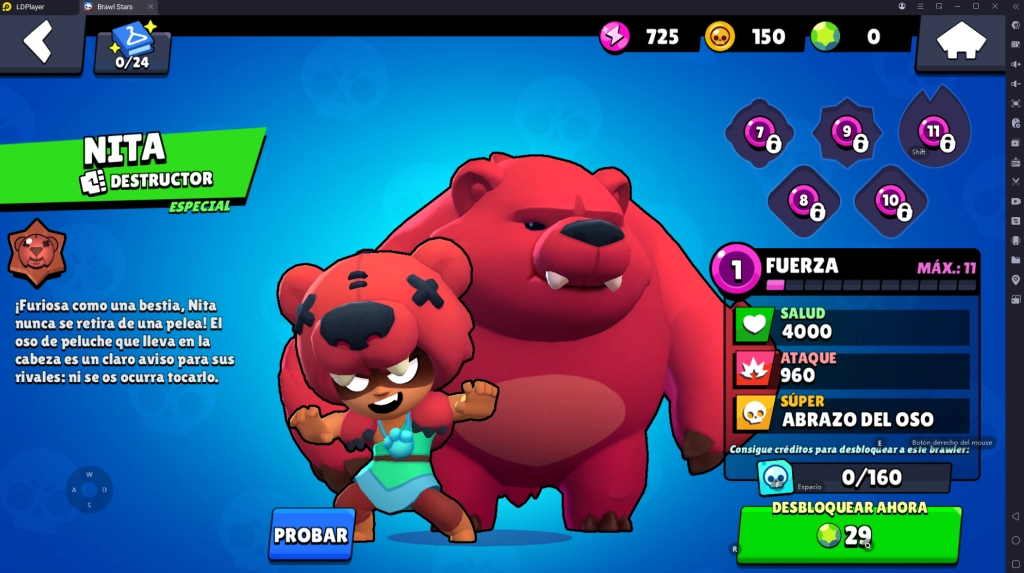Close the Brawl Stars emulator tab
Viewport: 1024px width, 573px height.
(x=151, y=6)
